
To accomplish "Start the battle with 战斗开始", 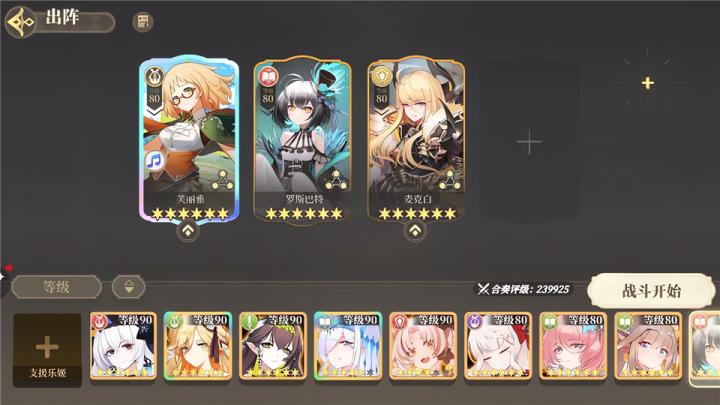I will coord(651,291).
